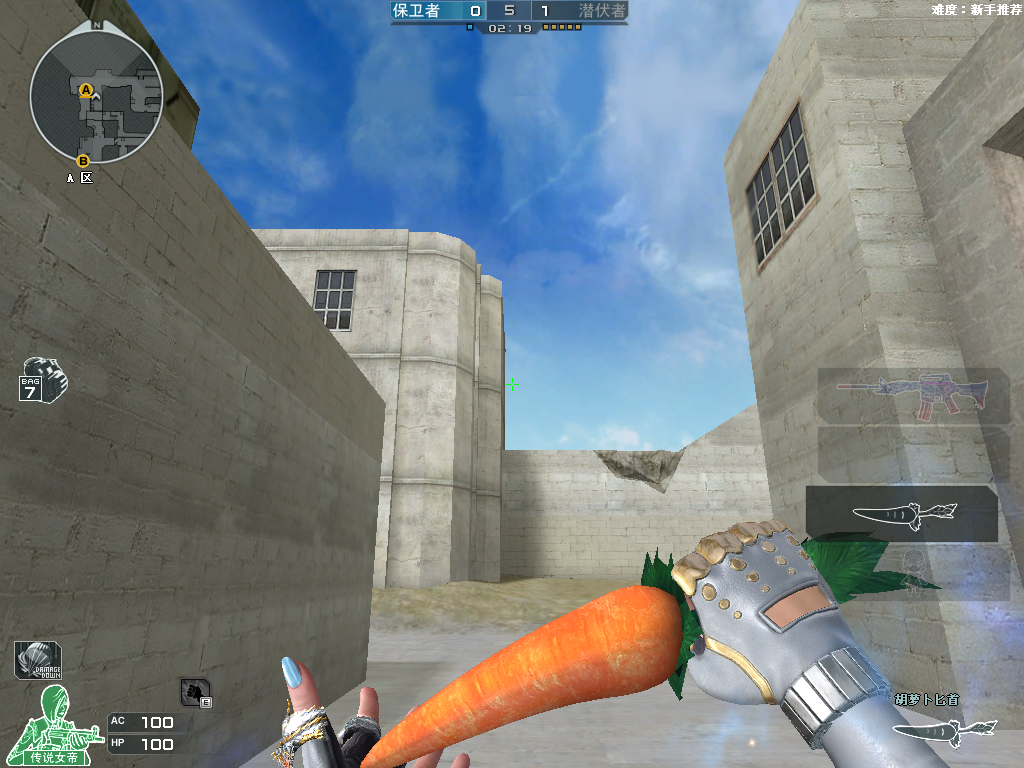Activate the fist melee skill icon
1024x768 pixels.
point(194,691)
